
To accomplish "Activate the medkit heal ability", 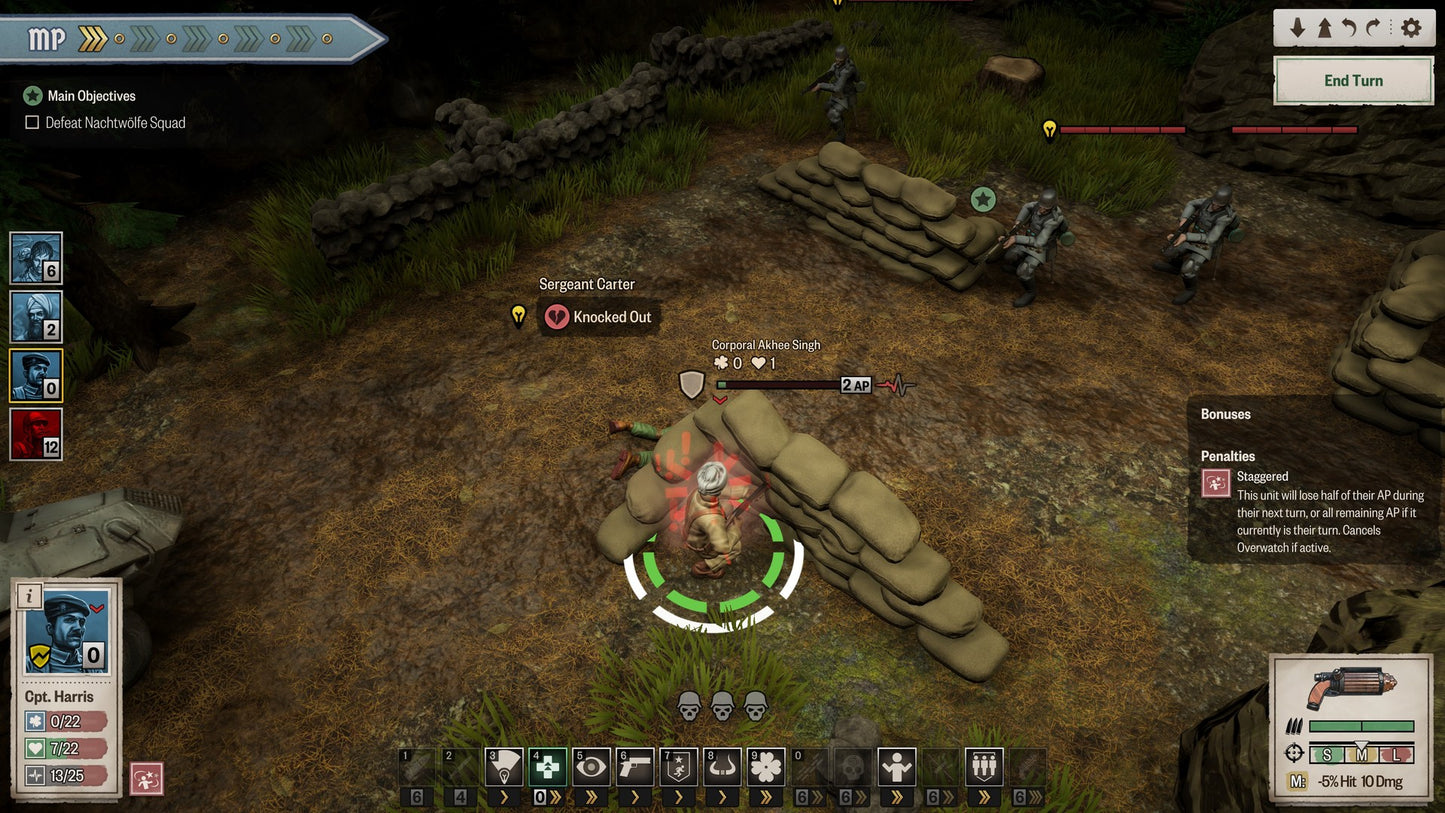I will pyautogui.click(x=547, y=767).
